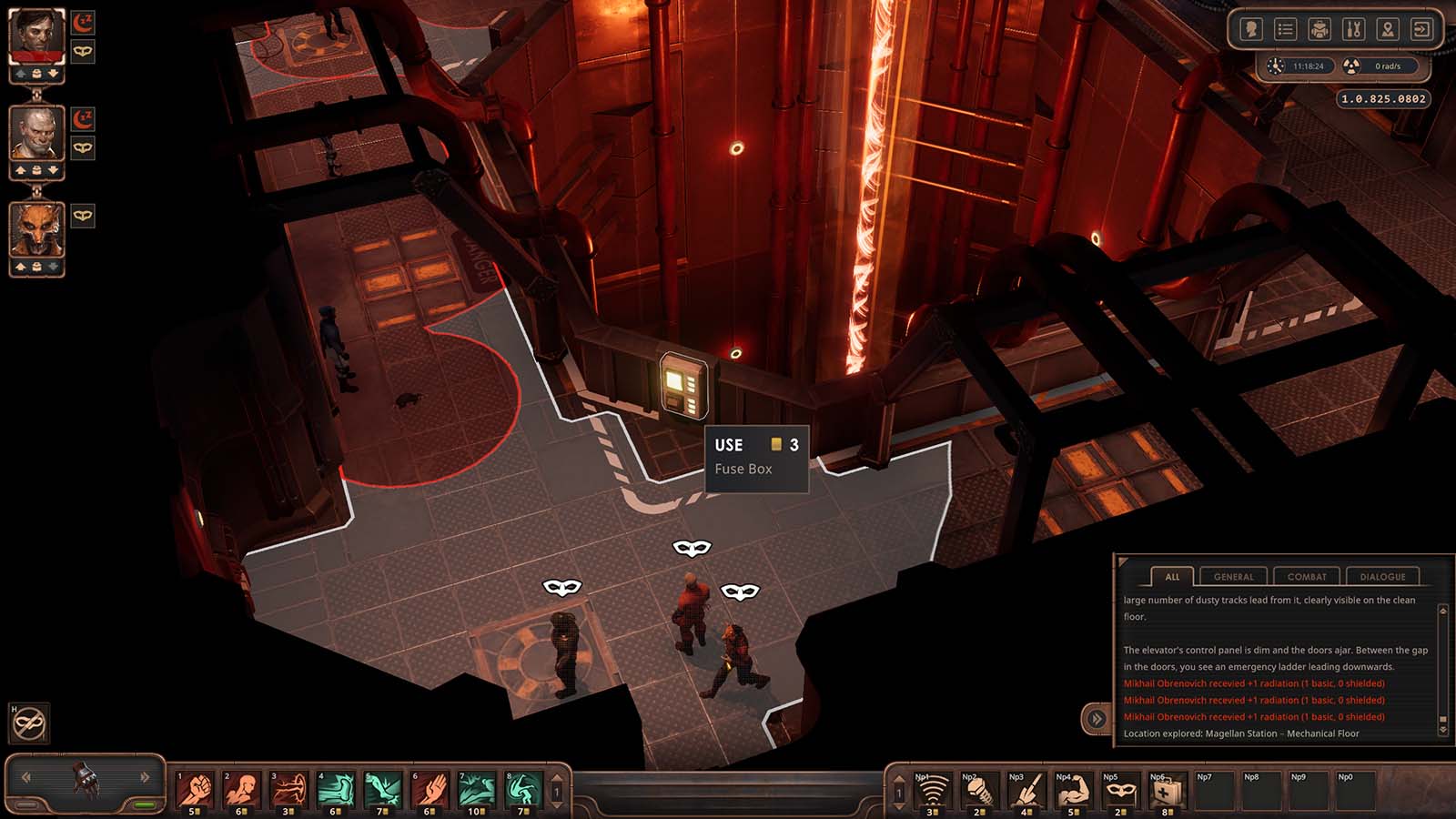This screenshot has height=819, width=1456.
Task: Open the journal list icon
Action: [x=1285, y=30]
